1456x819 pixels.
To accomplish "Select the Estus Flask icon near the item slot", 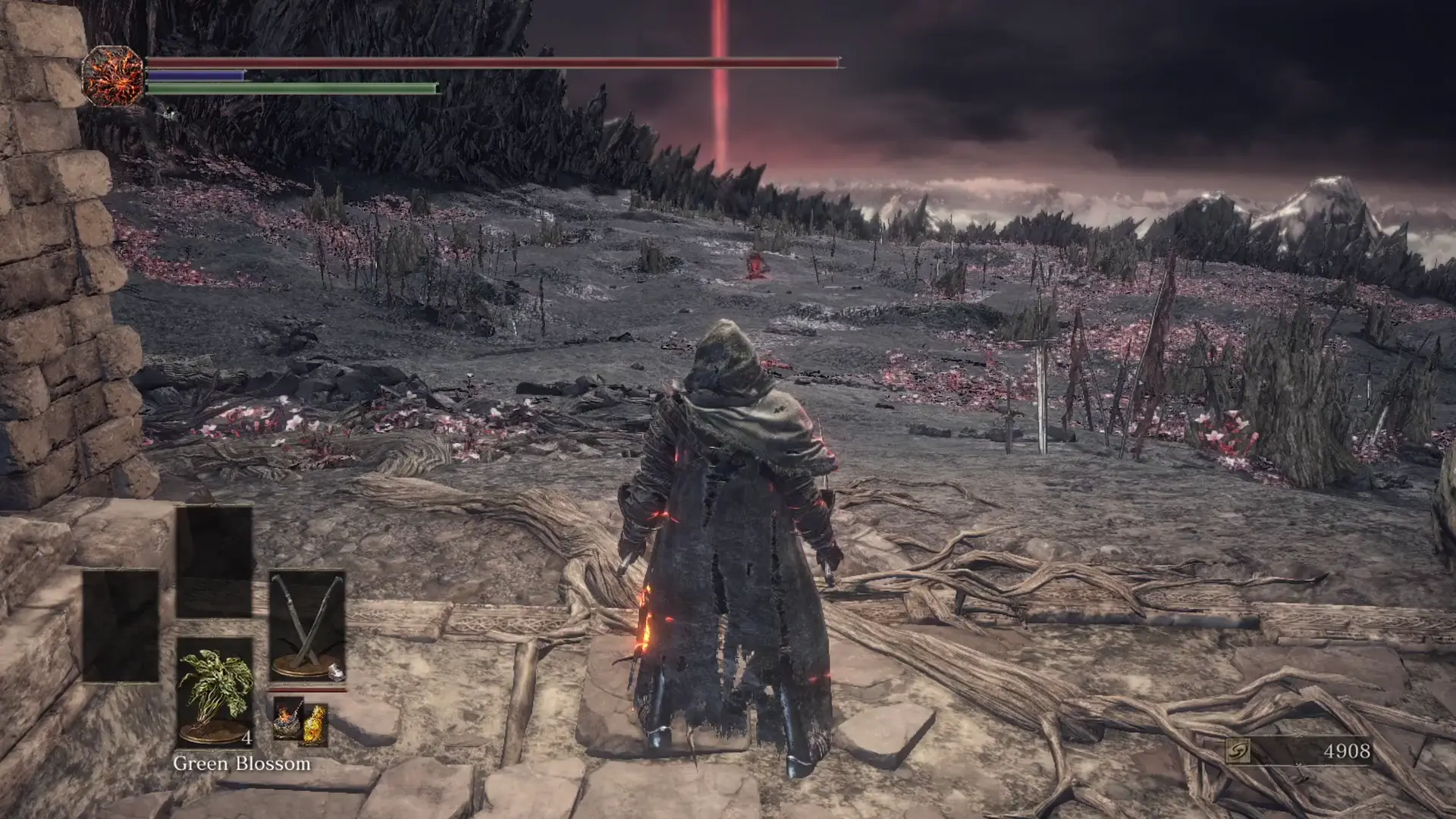I will (287, 720).
